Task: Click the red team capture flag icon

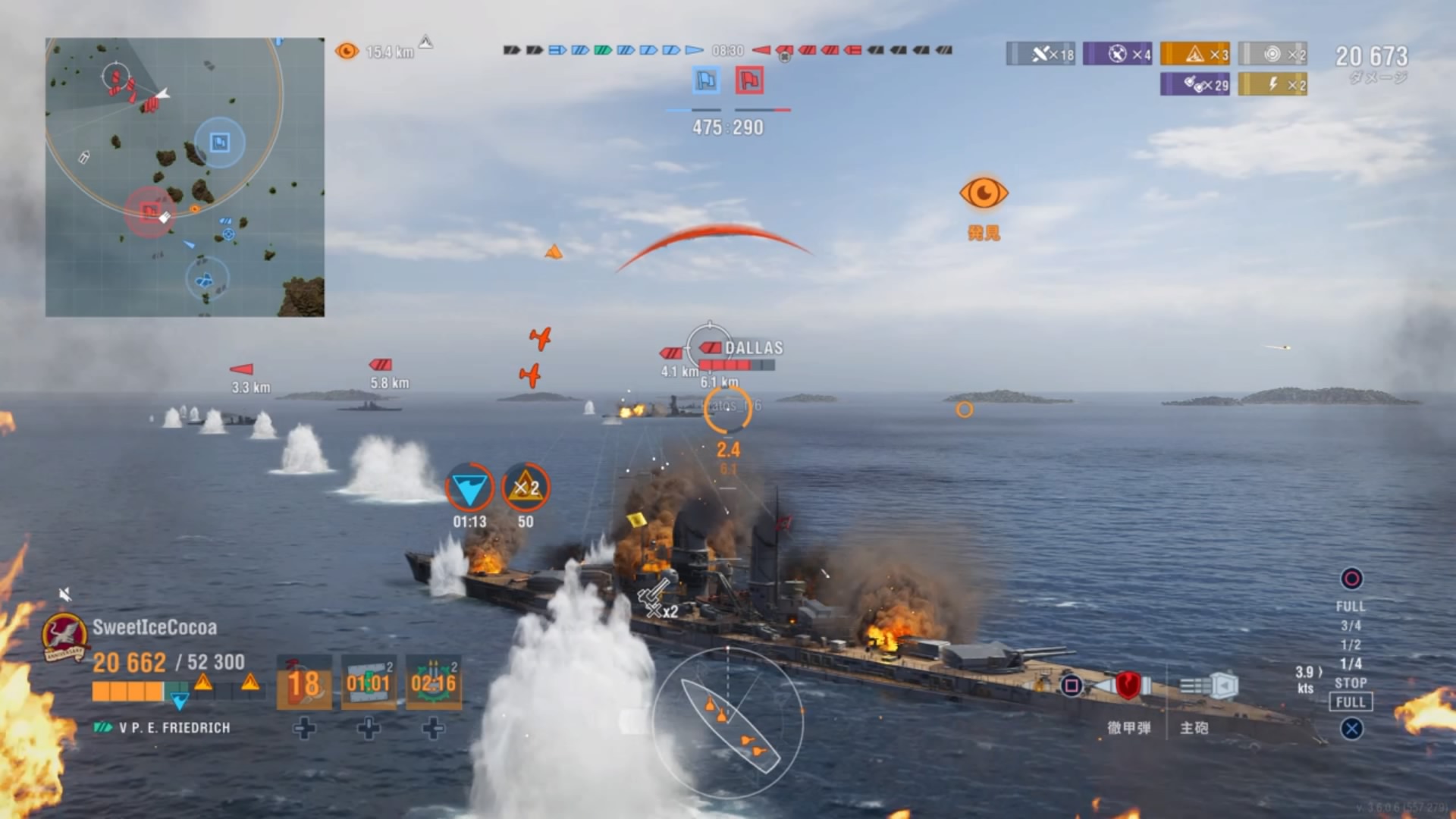Action: pos(749,80)
